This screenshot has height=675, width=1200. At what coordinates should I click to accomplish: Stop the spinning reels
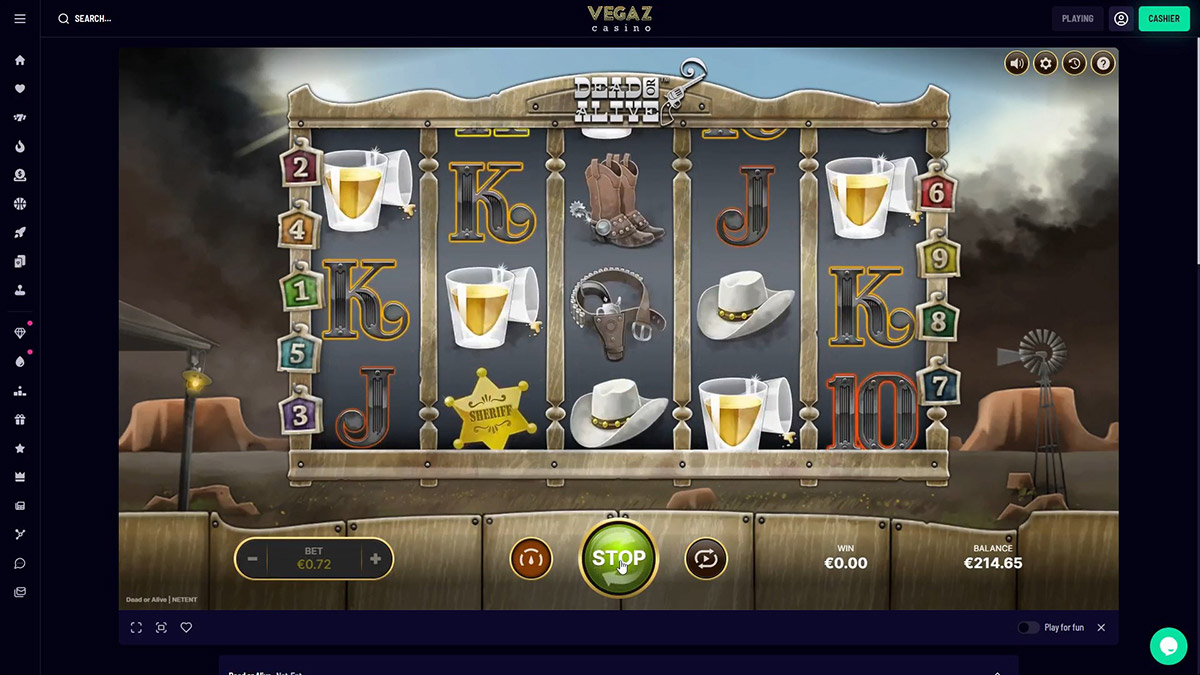click(x=618, y=558)
